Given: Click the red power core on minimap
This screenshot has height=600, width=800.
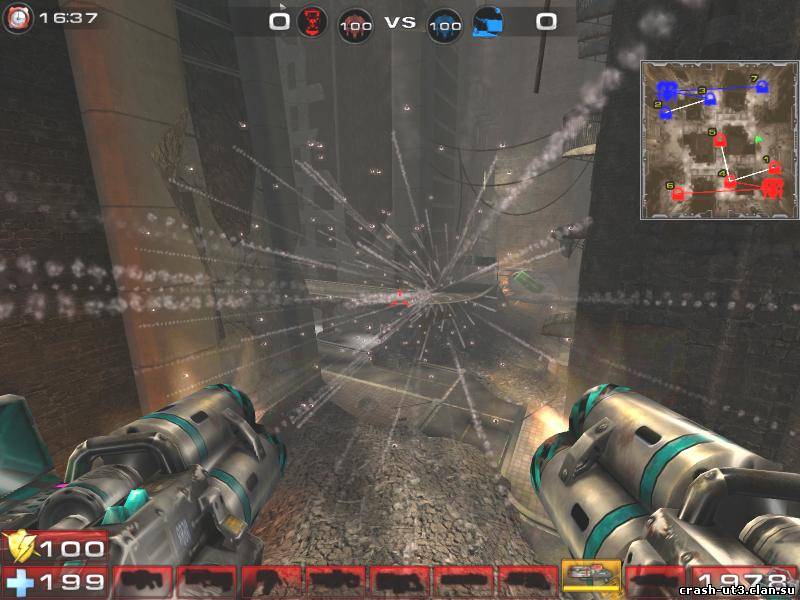Looking at the screenshot, I should coord(771,187).
